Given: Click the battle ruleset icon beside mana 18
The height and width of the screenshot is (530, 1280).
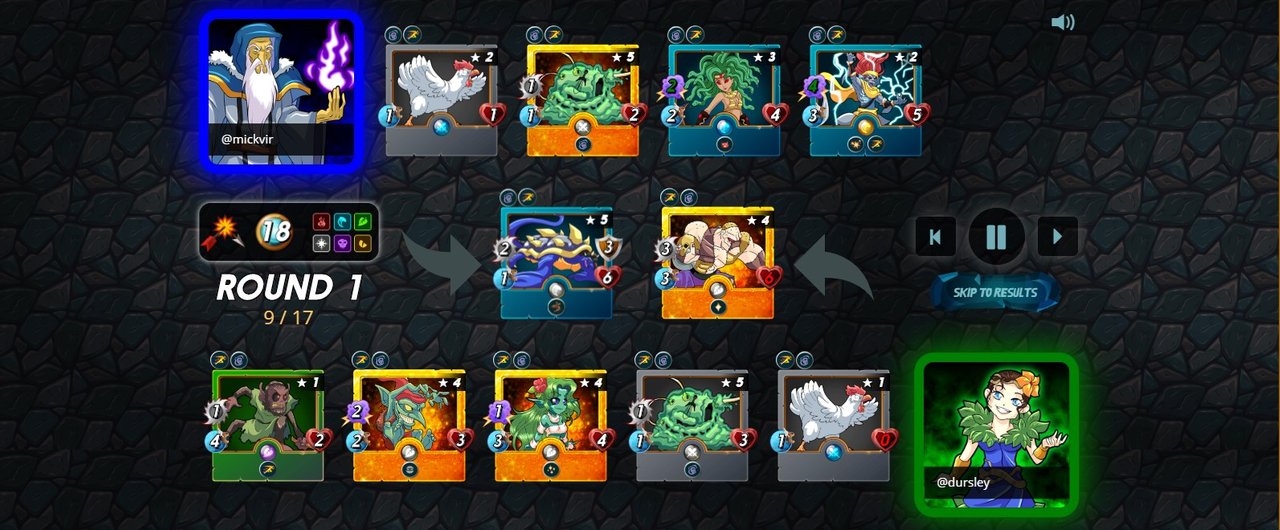Looking at the screenshot, I should [x=226, y=231].
